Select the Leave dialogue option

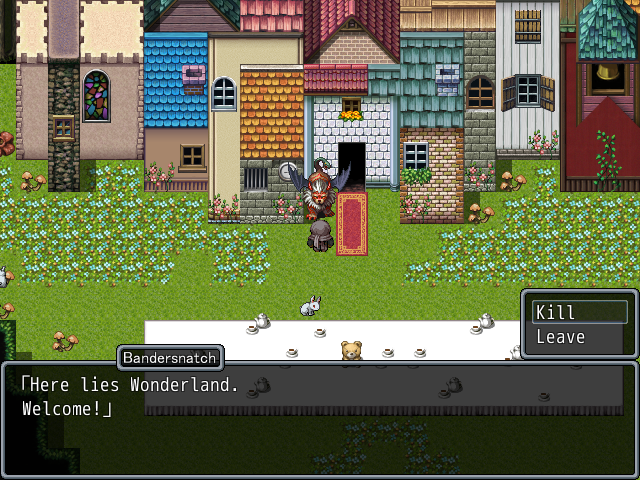pos(579,337)
